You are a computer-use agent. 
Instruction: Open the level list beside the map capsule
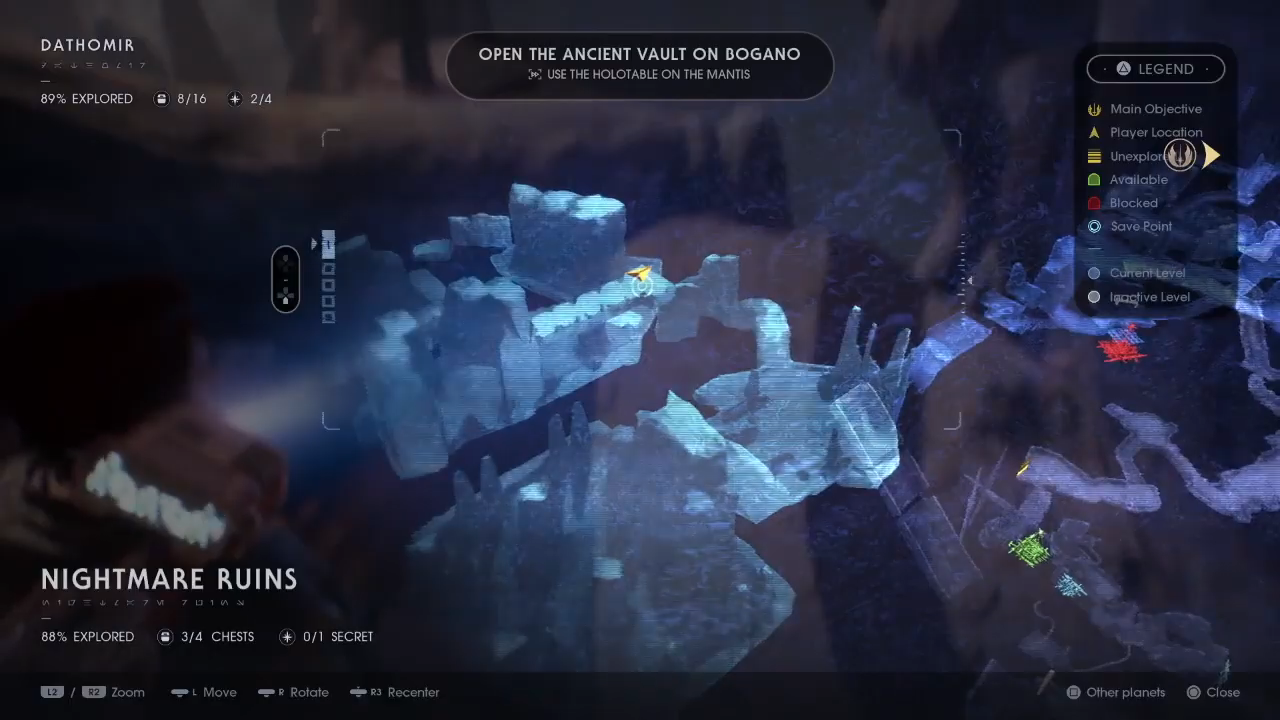[x=328, y=280]
